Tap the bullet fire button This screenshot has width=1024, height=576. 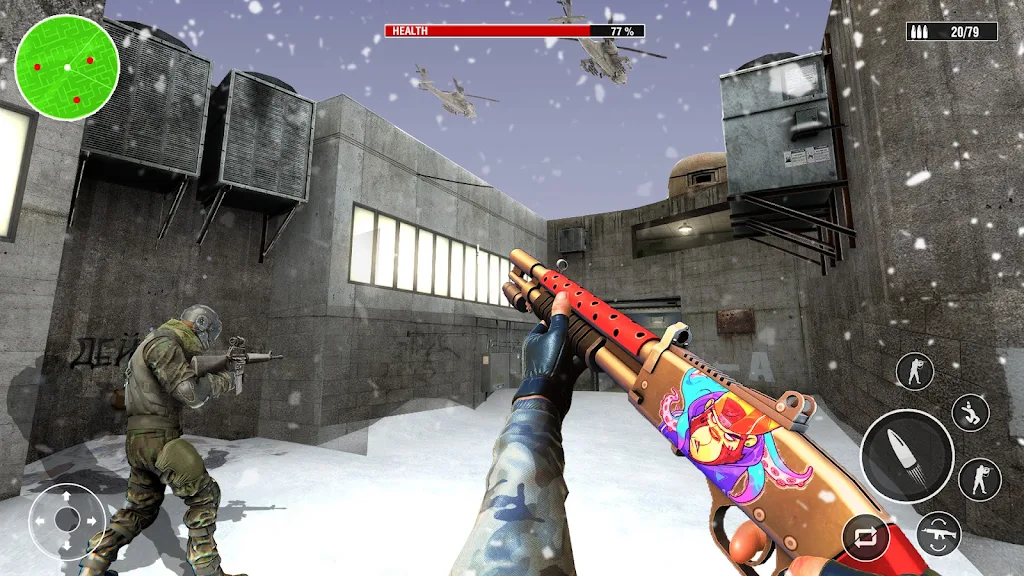pyautogui.click(x=907, y=456)
